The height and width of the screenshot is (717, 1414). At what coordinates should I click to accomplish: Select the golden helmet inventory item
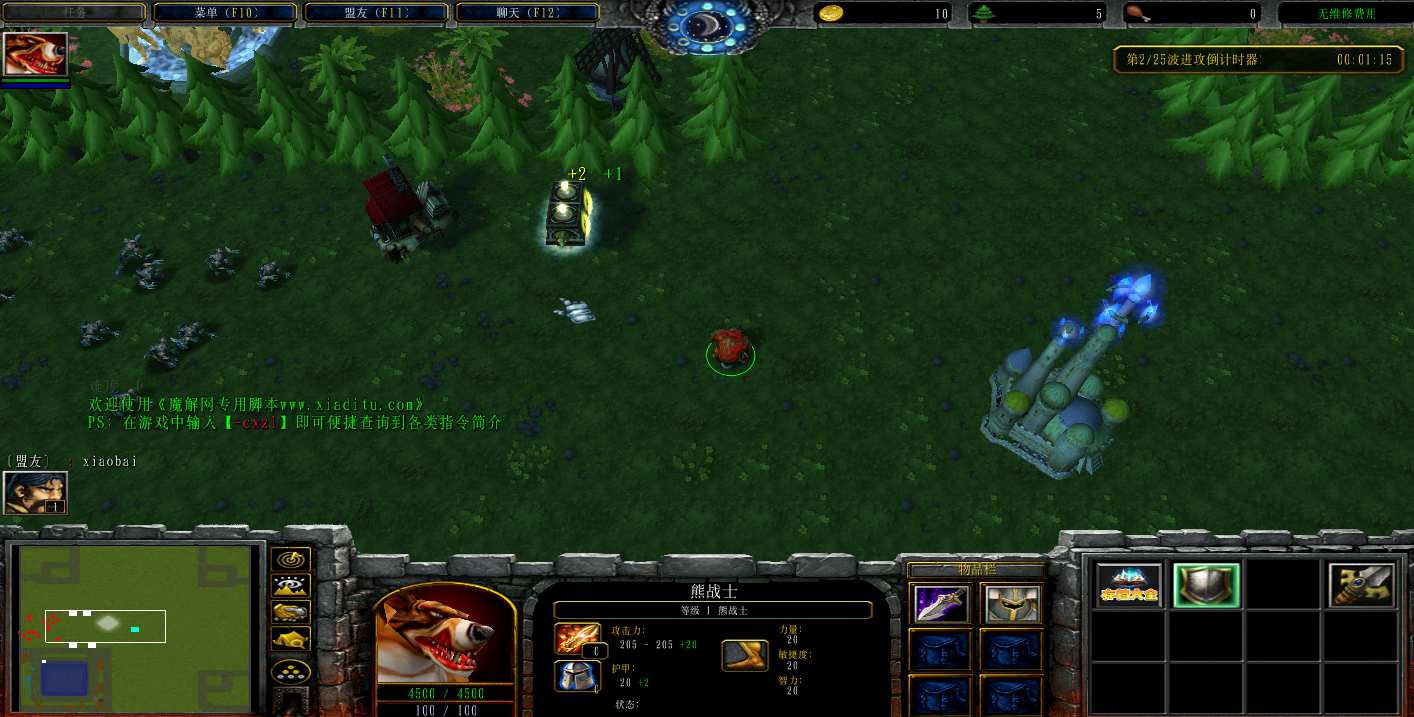(1011, 604)
